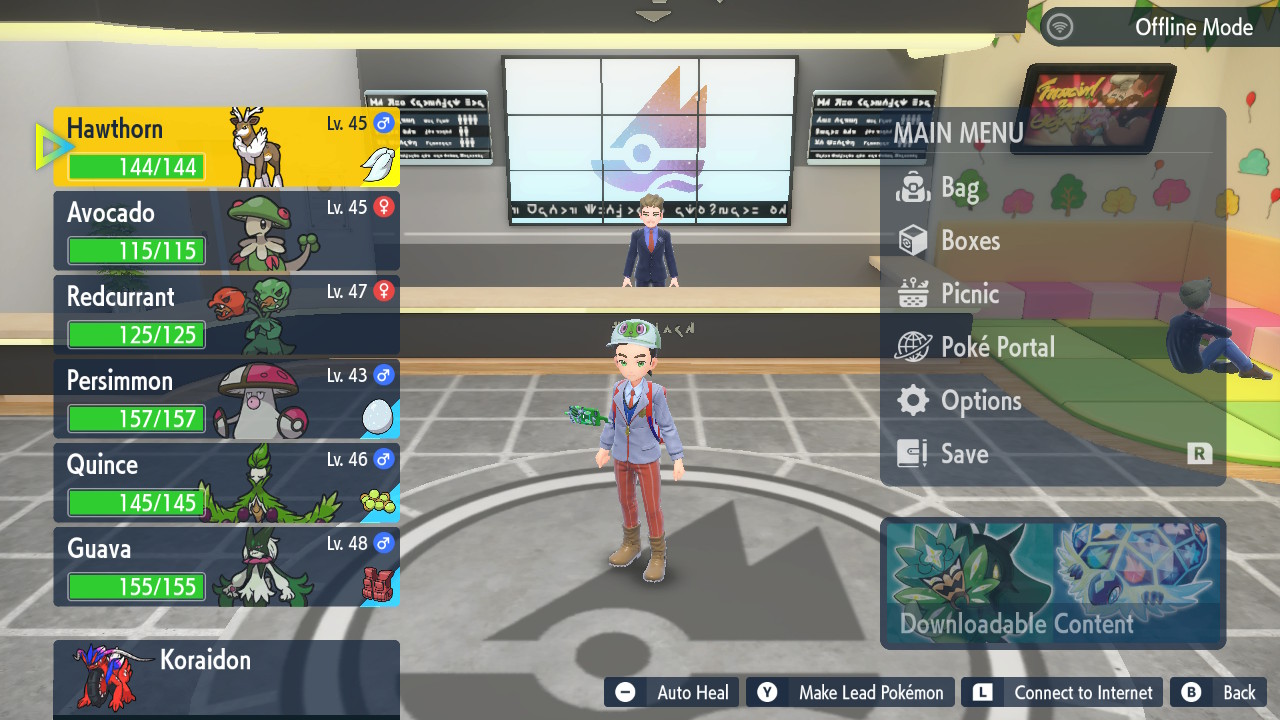1280x720 pixels.
Task: Click the Auto Heal option
Action: 672,693
